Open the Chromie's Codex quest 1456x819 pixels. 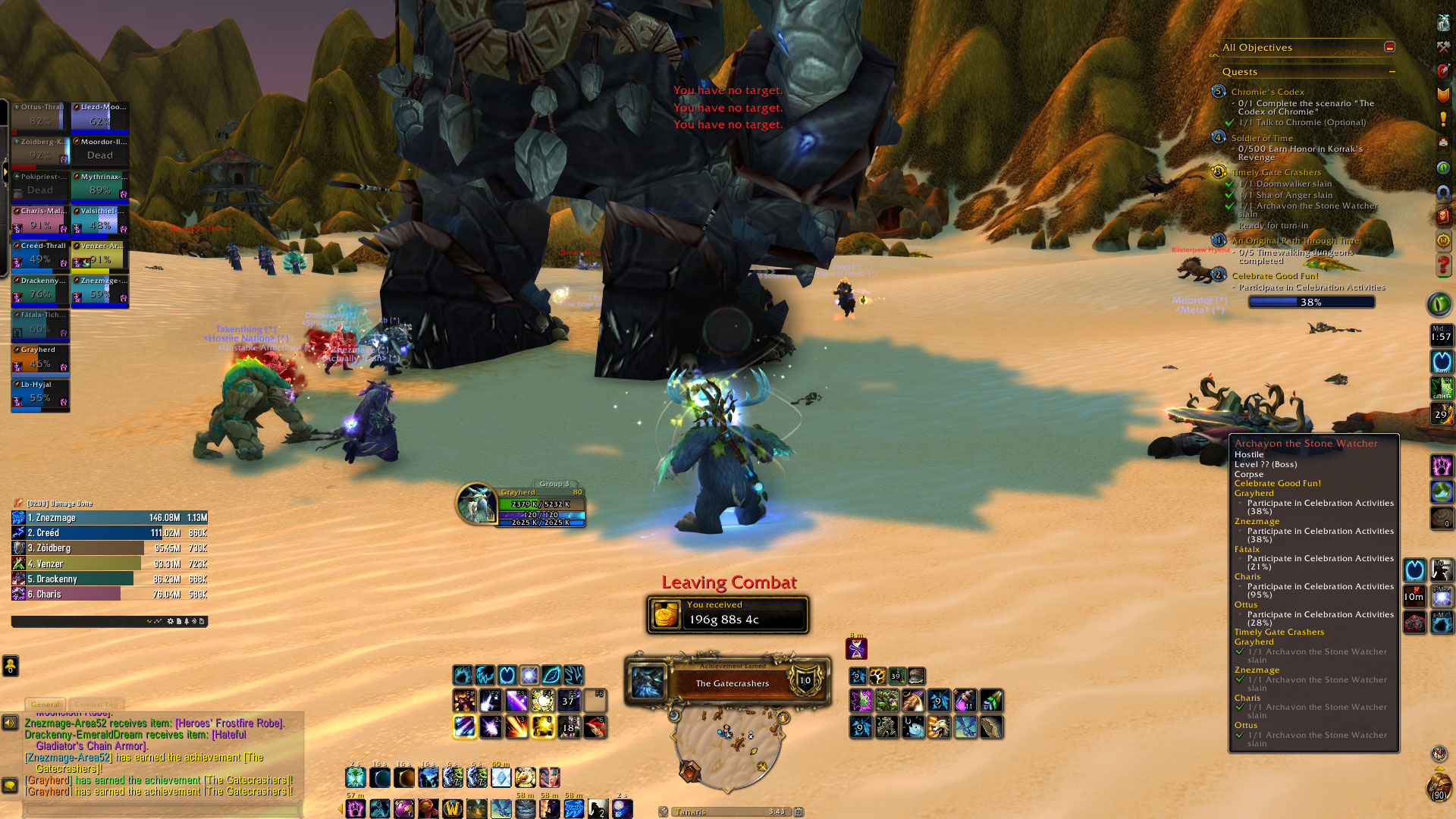1267,92
